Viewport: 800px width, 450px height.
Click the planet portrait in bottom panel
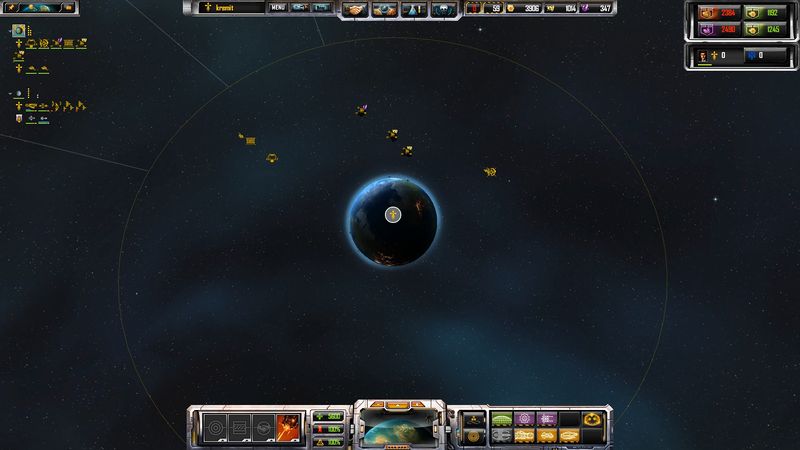click(400, 429)
